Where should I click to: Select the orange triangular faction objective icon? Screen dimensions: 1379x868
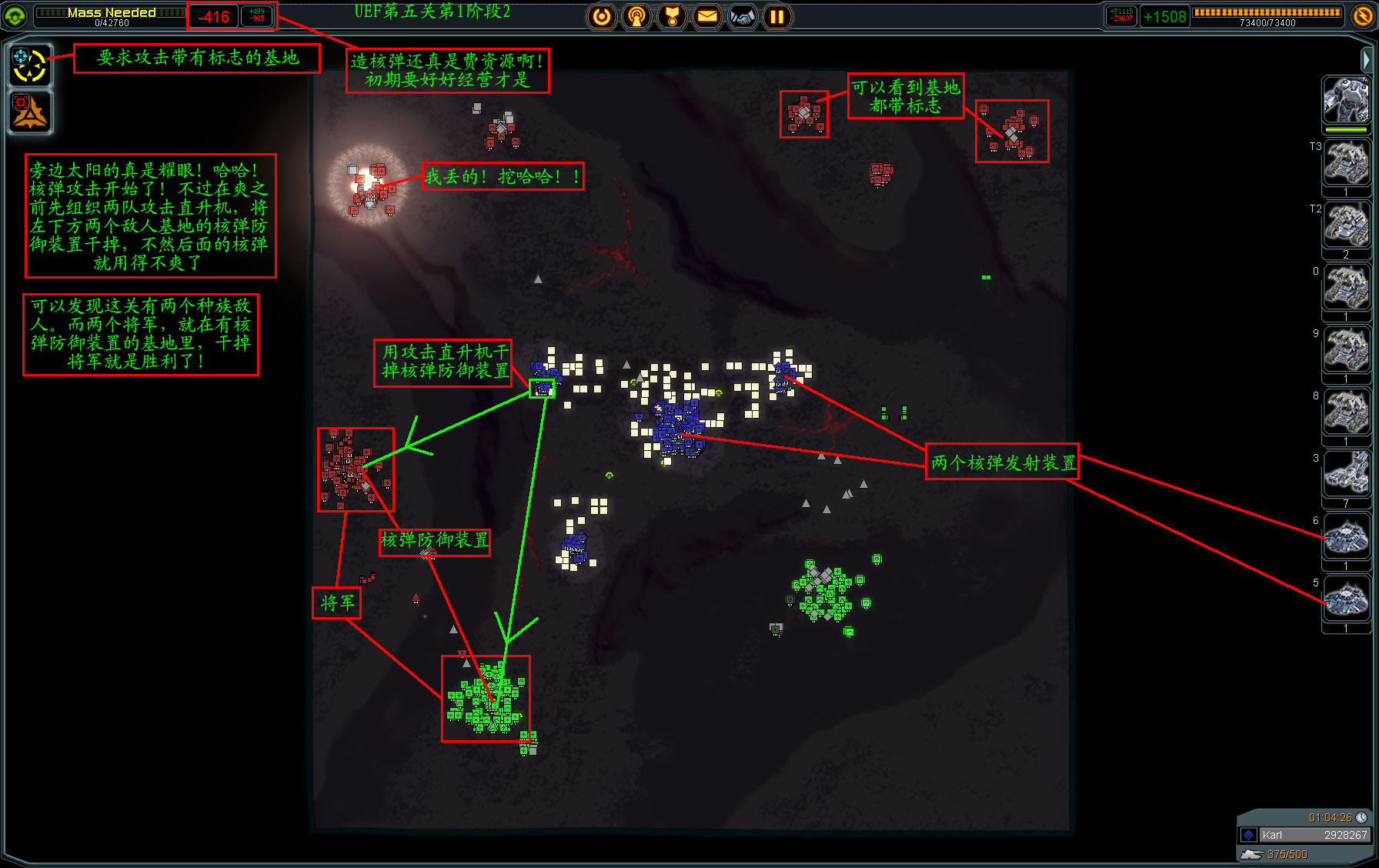(29, 112)
